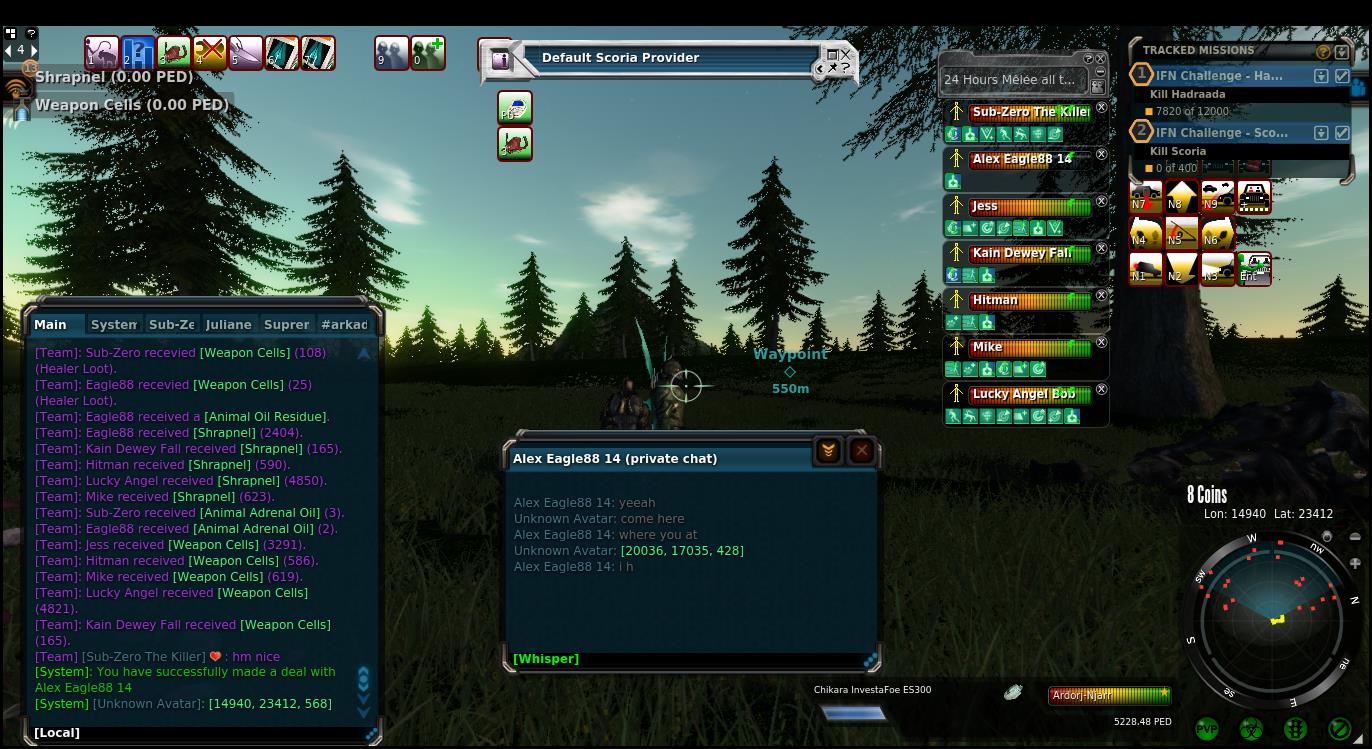Use the Ent vehicle enter action icon

click(x=1254, y=268)
